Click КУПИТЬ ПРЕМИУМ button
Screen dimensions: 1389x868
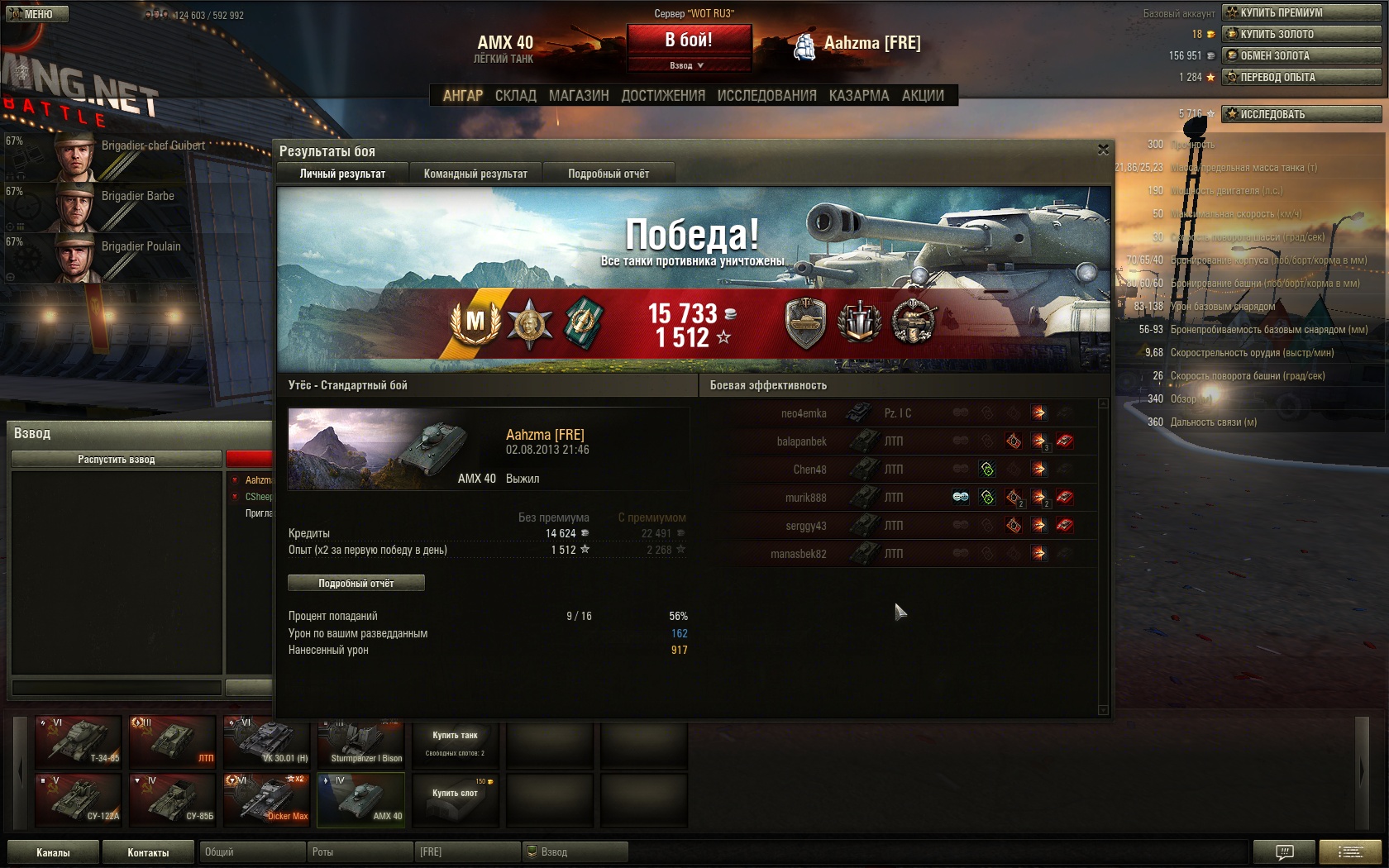1301,12
